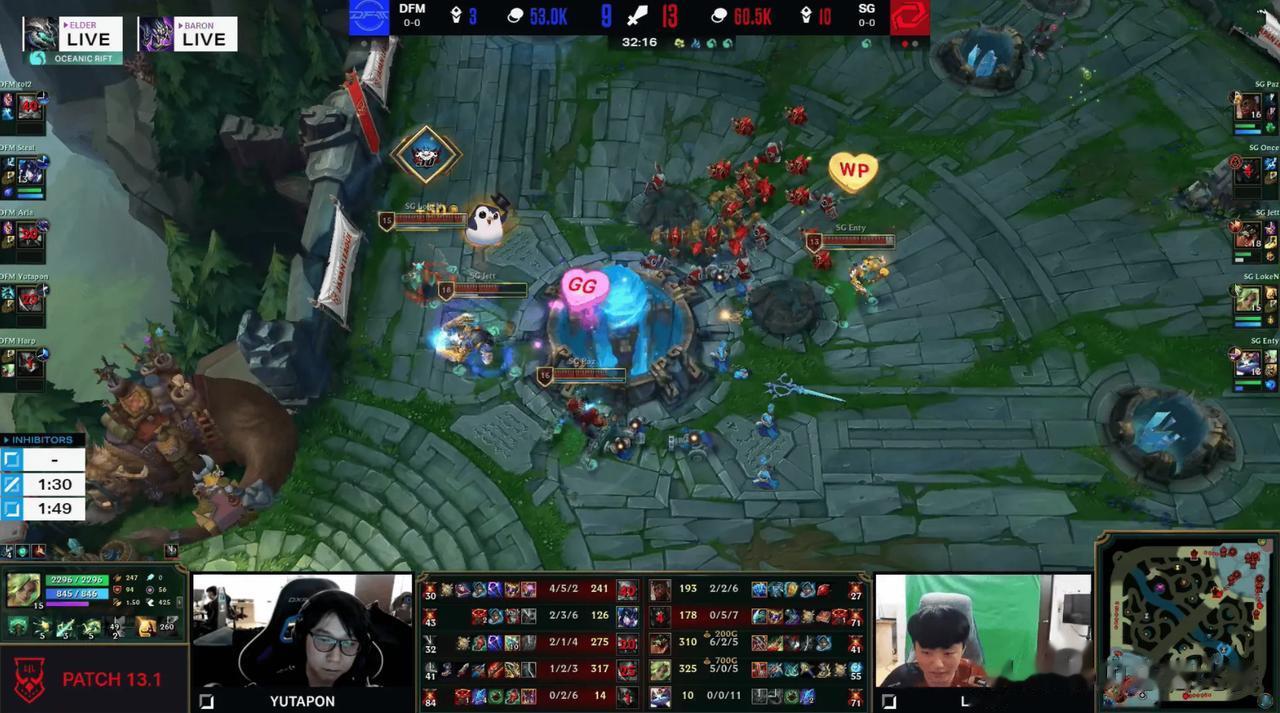Image resolution: width=1280 pixels, height=713 pixels.
Task: Select DFM Yutapon's champion portrait
Action: 30,298
